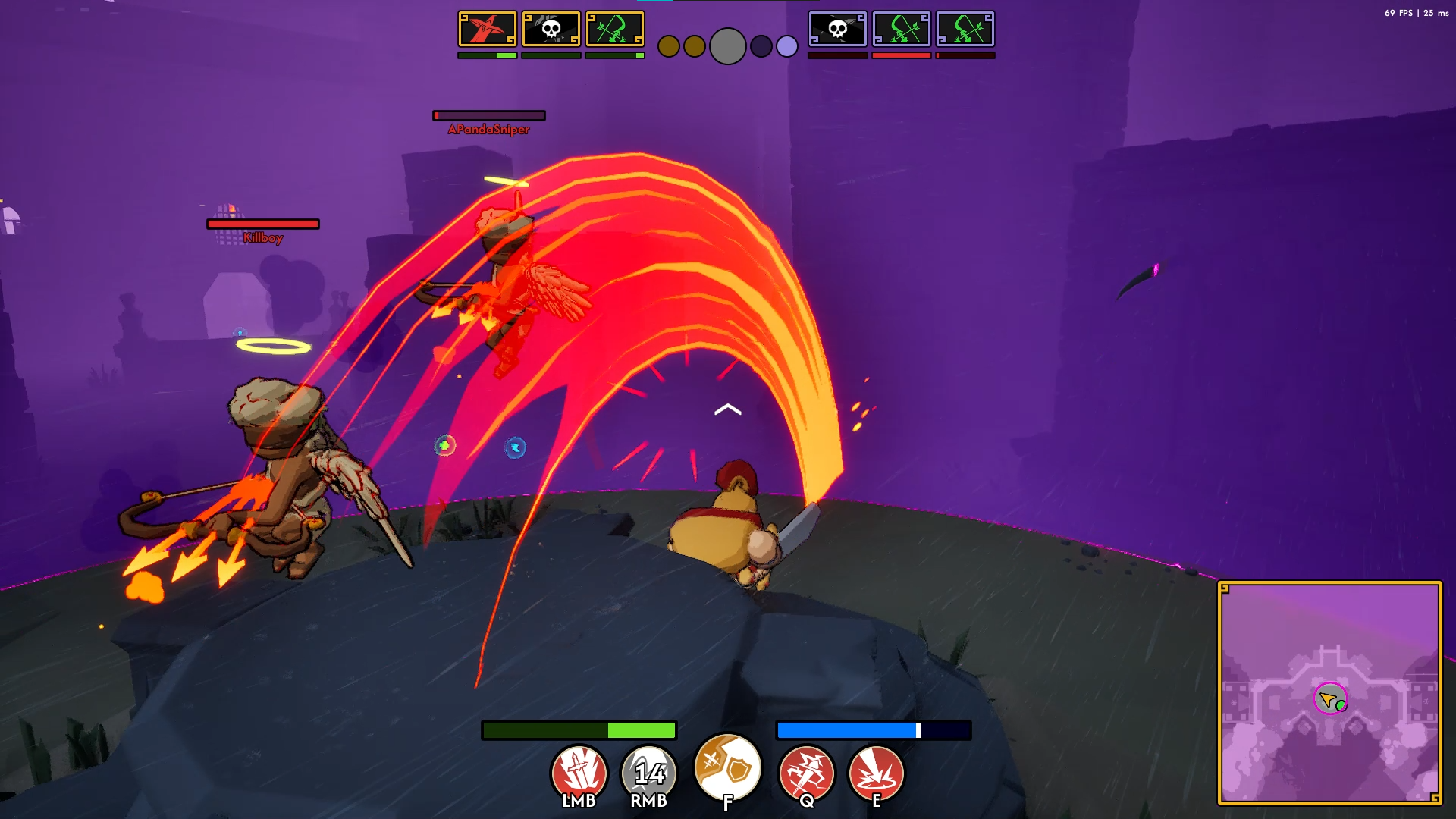The image size is (1456, 819).
Task: Select the red sword teammate portrait
Action: pos(488,30)
